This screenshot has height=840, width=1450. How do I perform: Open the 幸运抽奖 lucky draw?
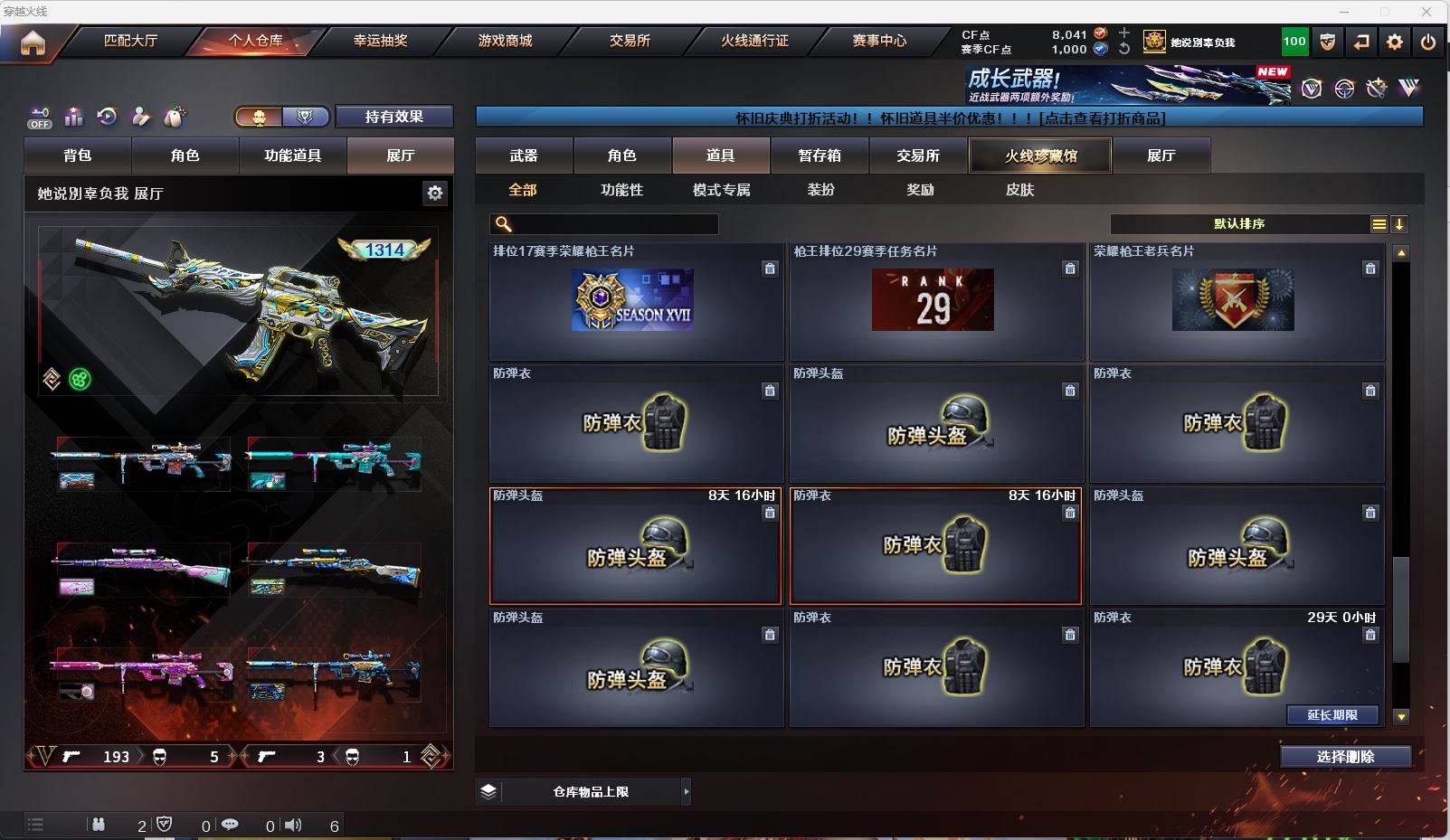(x=380, y=41)
